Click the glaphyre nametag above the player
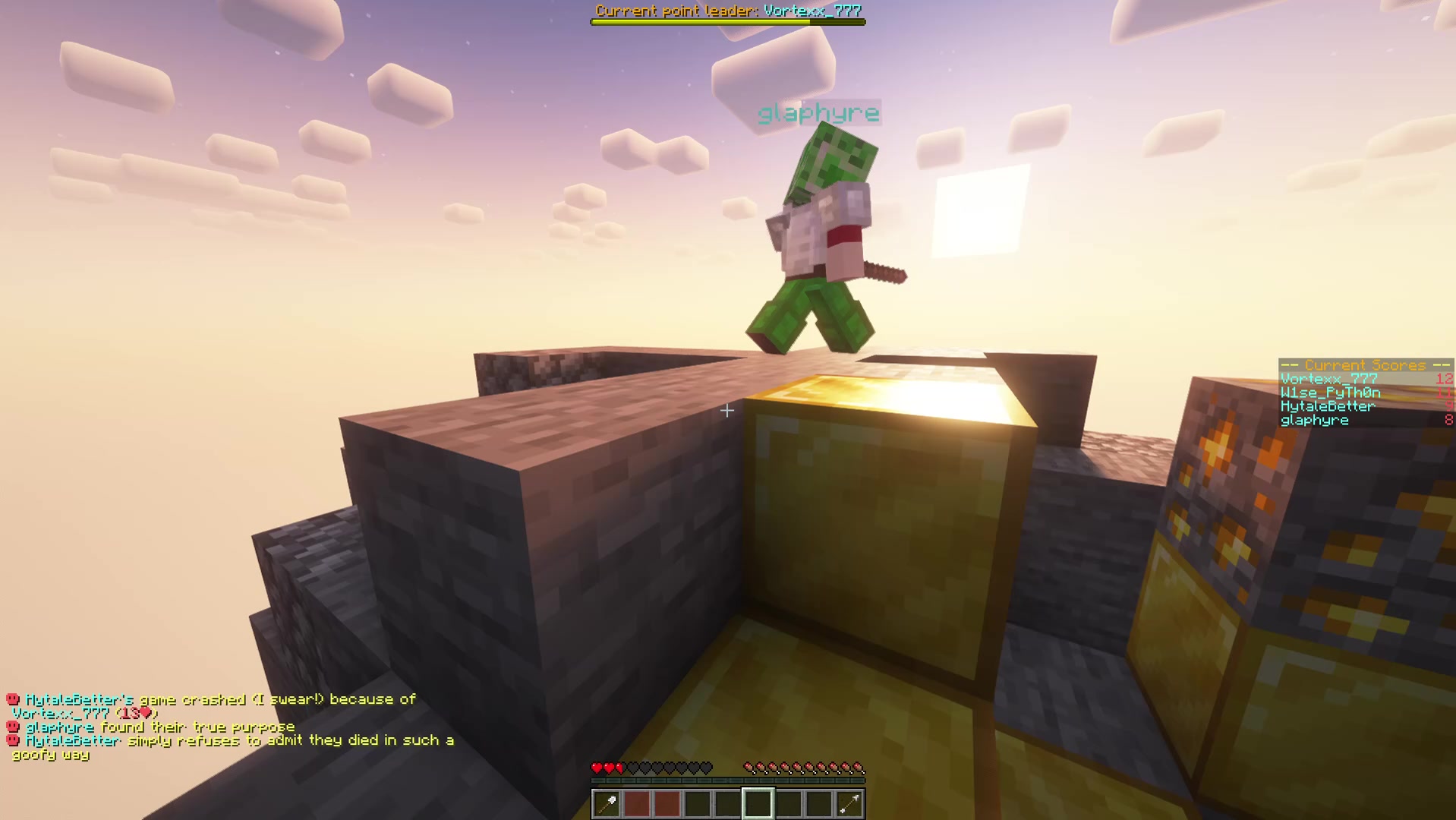 818,114
